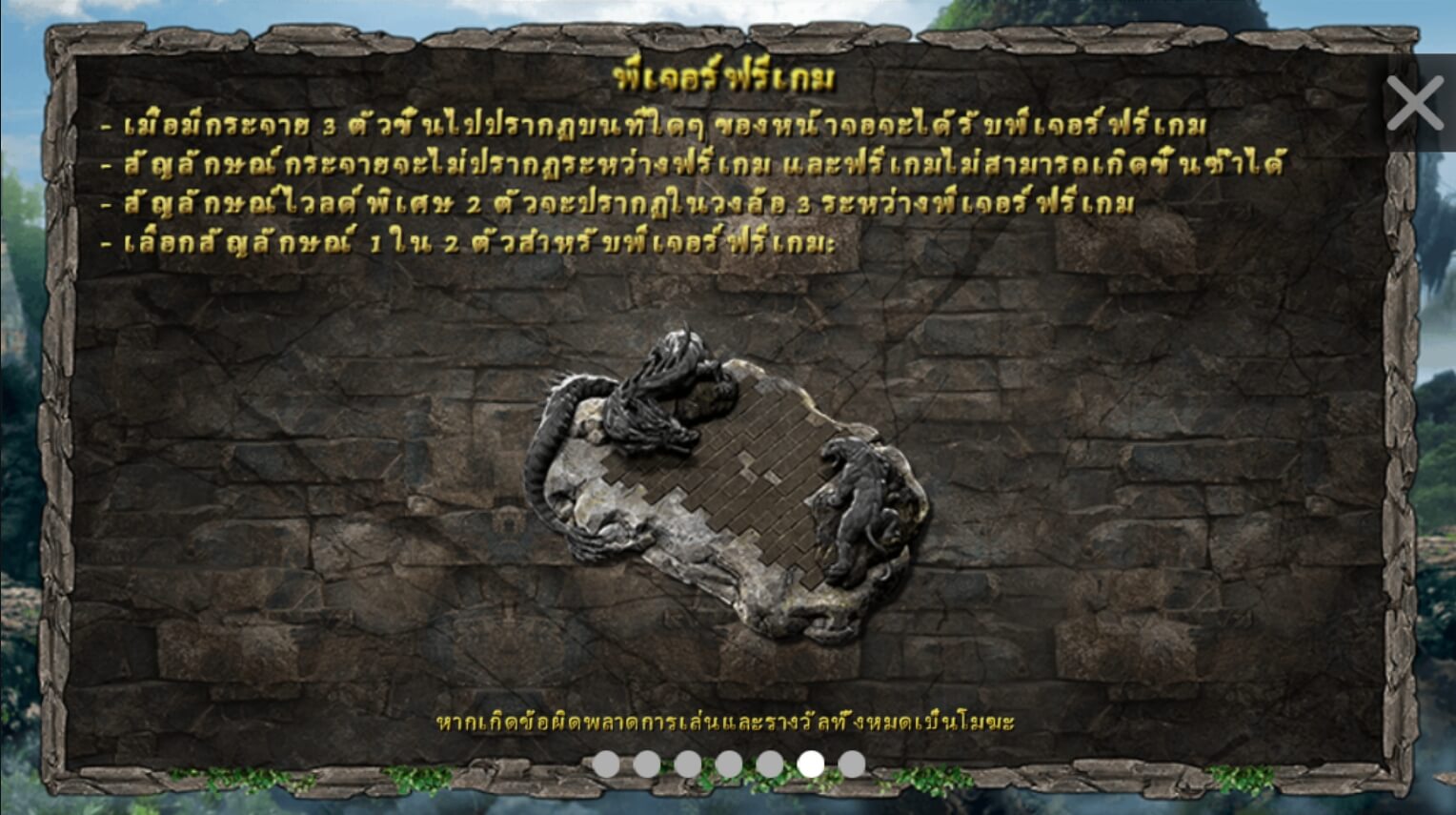The width and height of the screenshot is (1456, 815).
Task: Click the golden title 'พีเจอร์ ฟรีเกม'
Action: click(x=726, y=80)
